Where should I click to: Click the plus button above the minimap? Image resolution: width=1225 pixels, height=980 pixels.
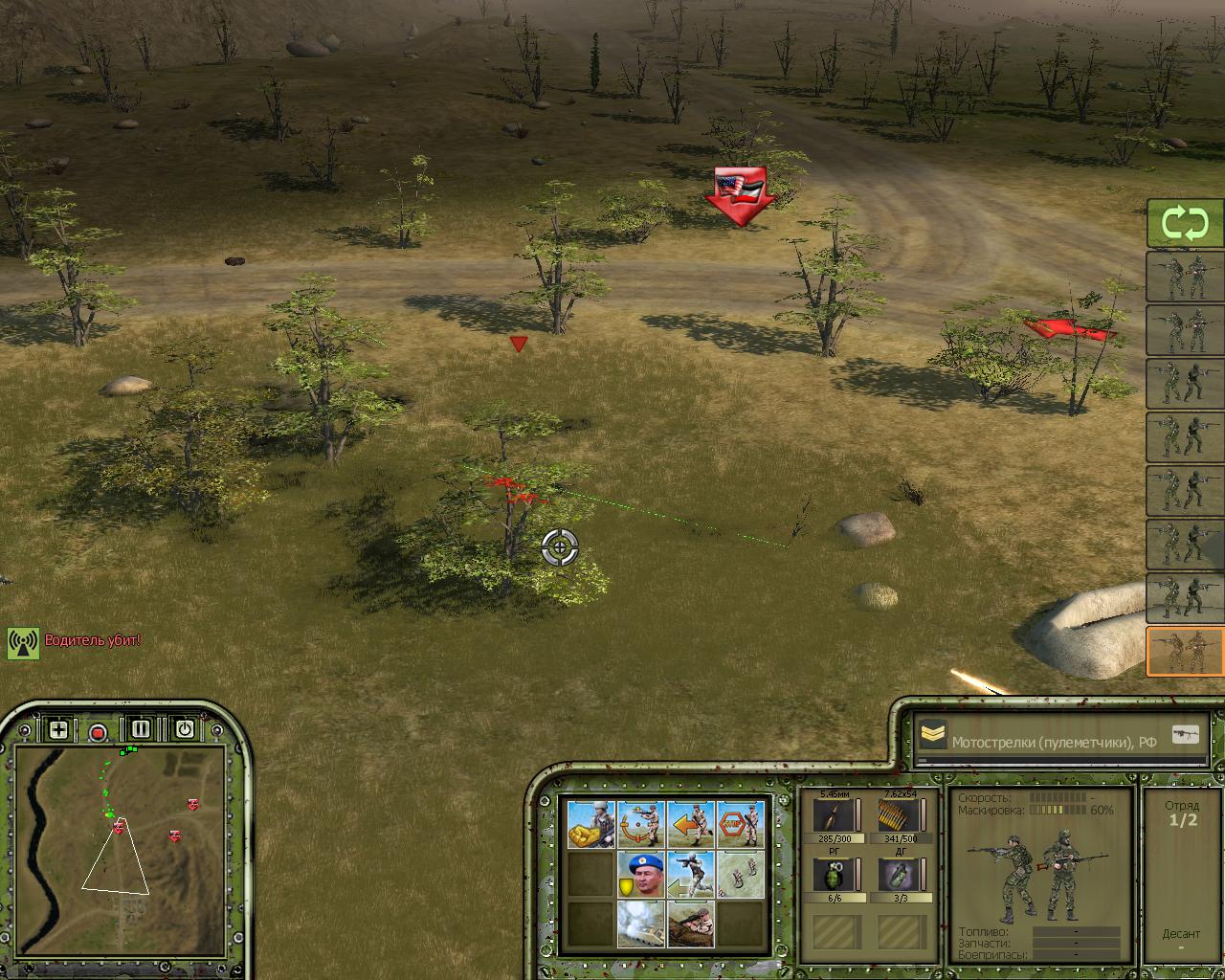[x=58, y=729]
